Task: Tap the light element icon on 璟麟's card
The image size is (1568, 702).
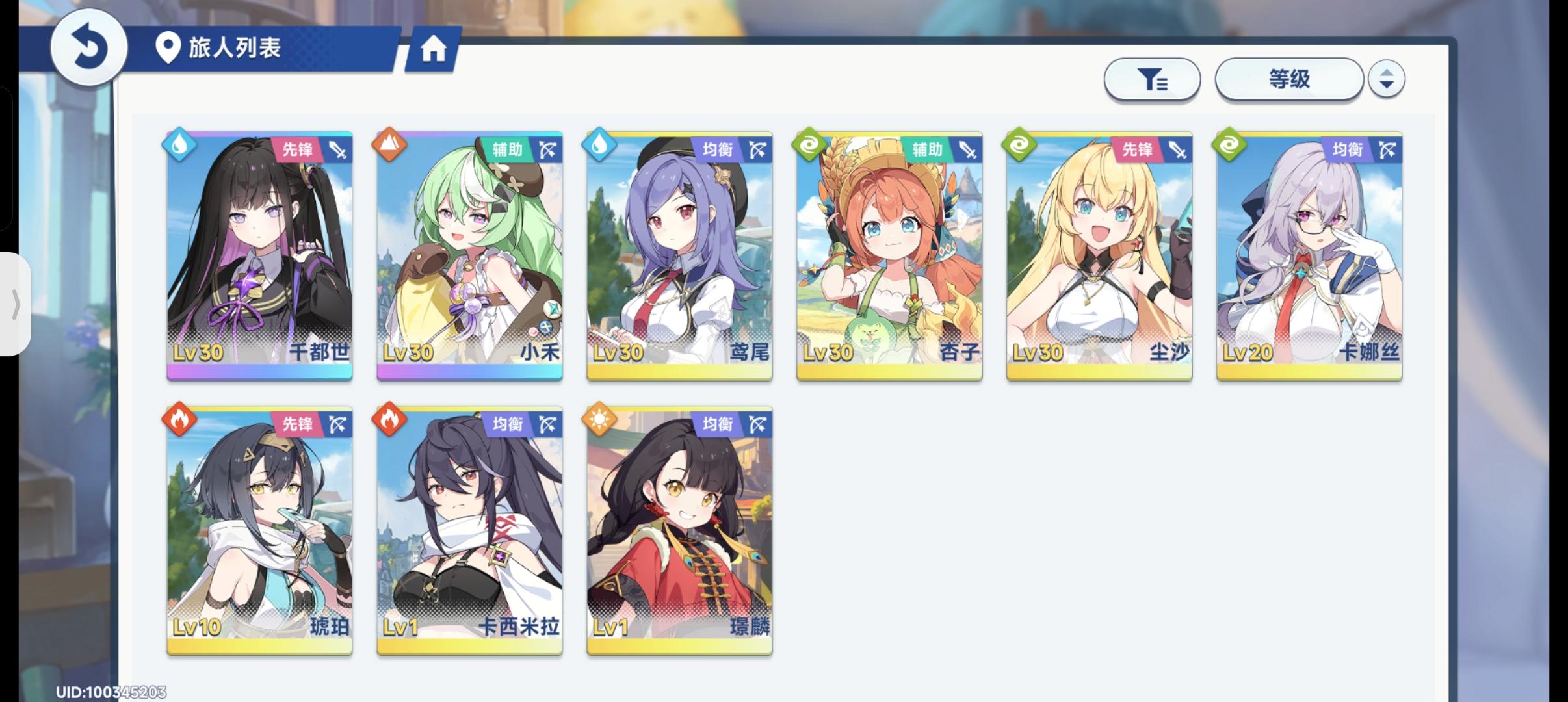Action: pyautogui.click(x=599, y=419)
